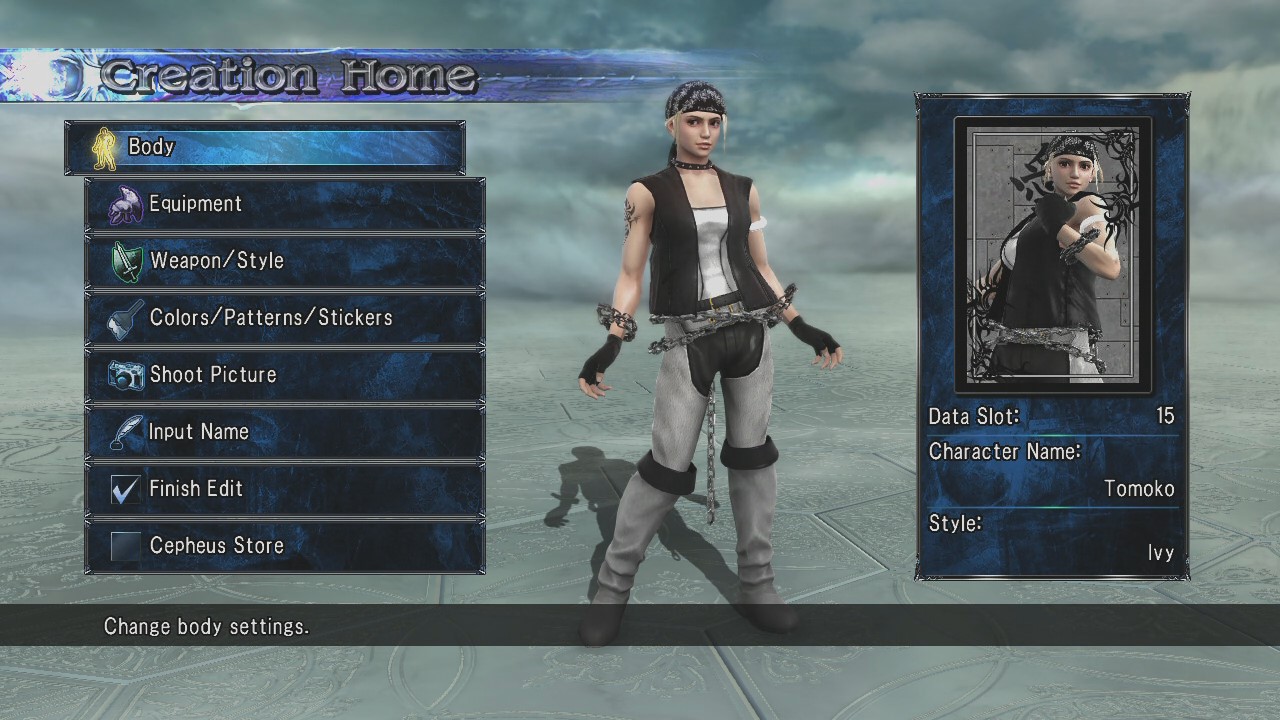Choose Finish Edit to complete character
1280x720 pixels.
click(285, 489)
